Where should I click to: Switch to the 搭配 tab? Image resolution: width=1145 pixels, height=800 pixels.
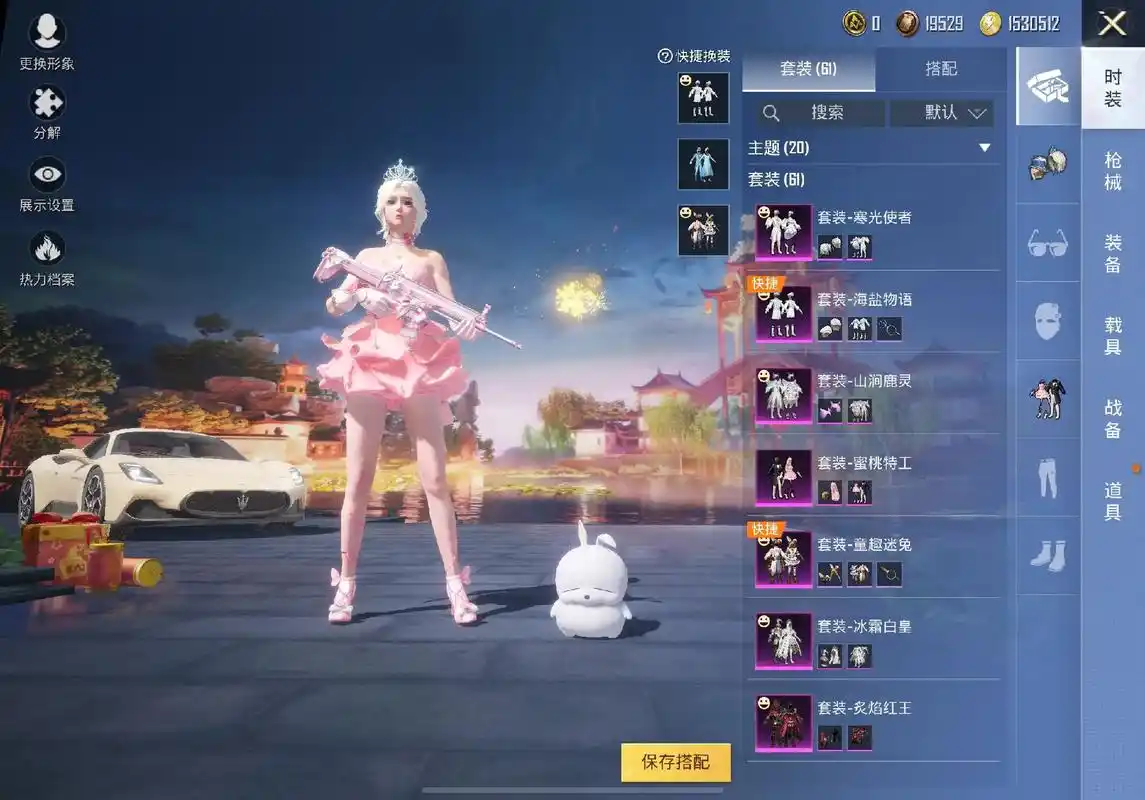click(940, 68)
